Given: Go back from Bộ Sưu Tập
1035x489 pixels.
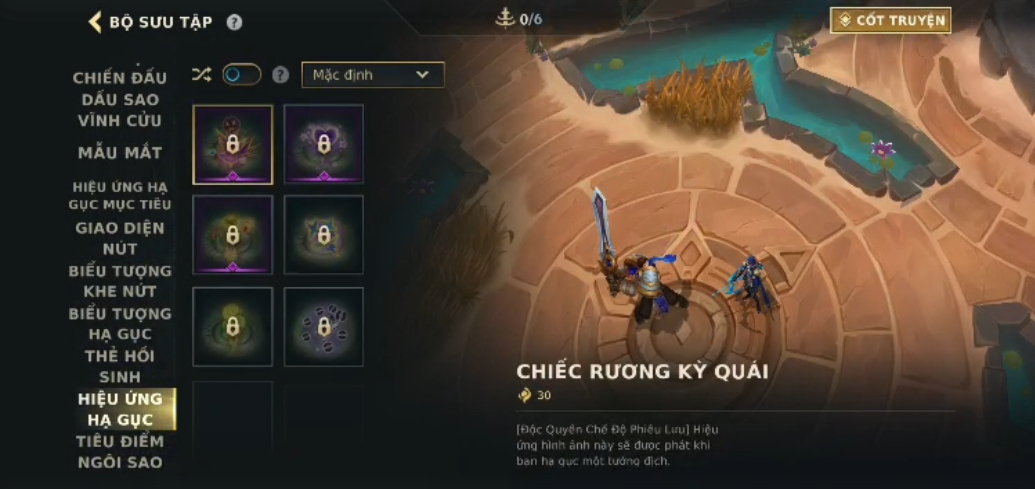Looking at the screenshot, I should pos(96,22).
